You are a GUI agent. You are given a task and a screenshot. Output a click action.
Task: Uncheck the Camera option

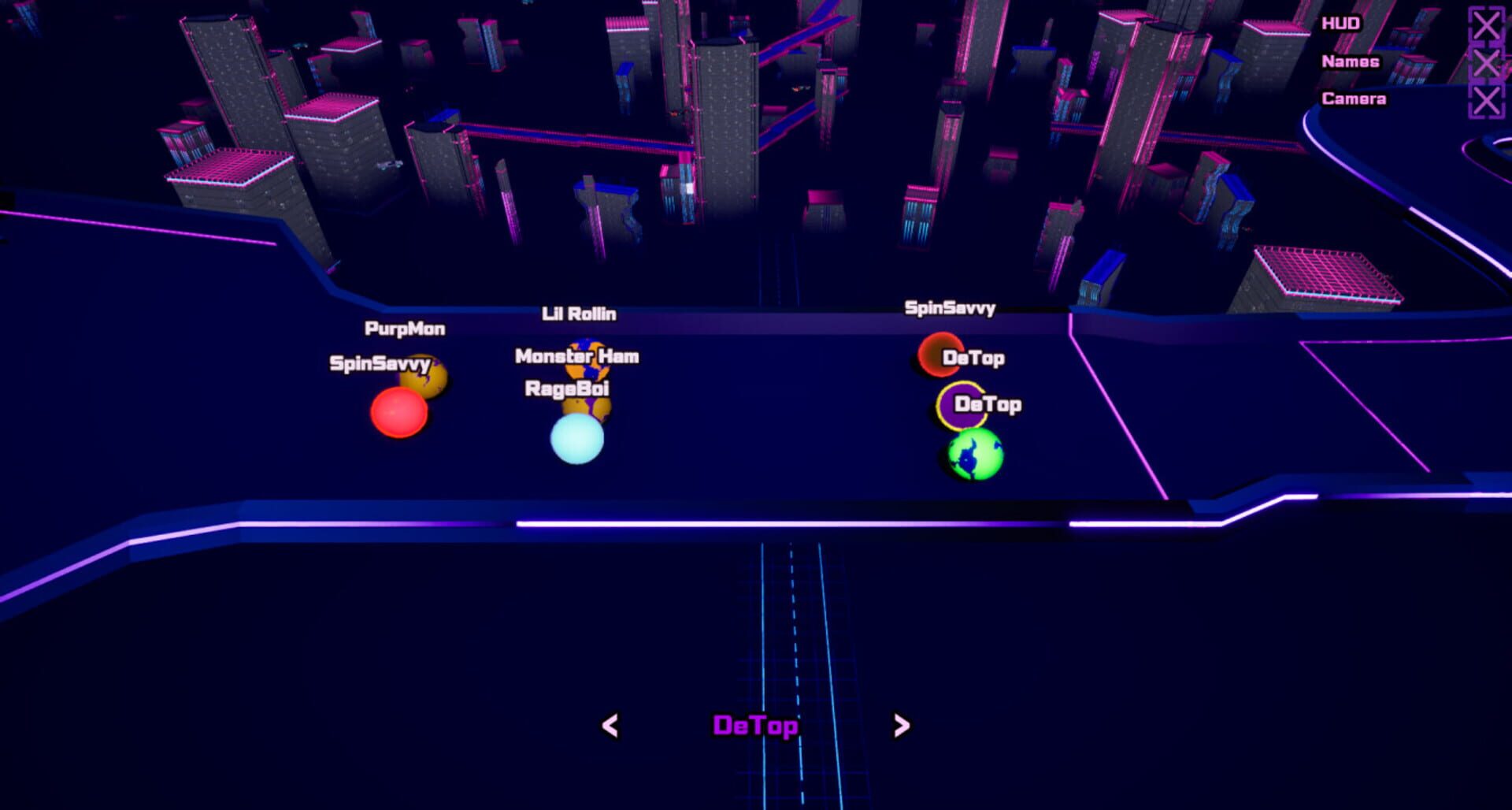(x=1485, y=99)
